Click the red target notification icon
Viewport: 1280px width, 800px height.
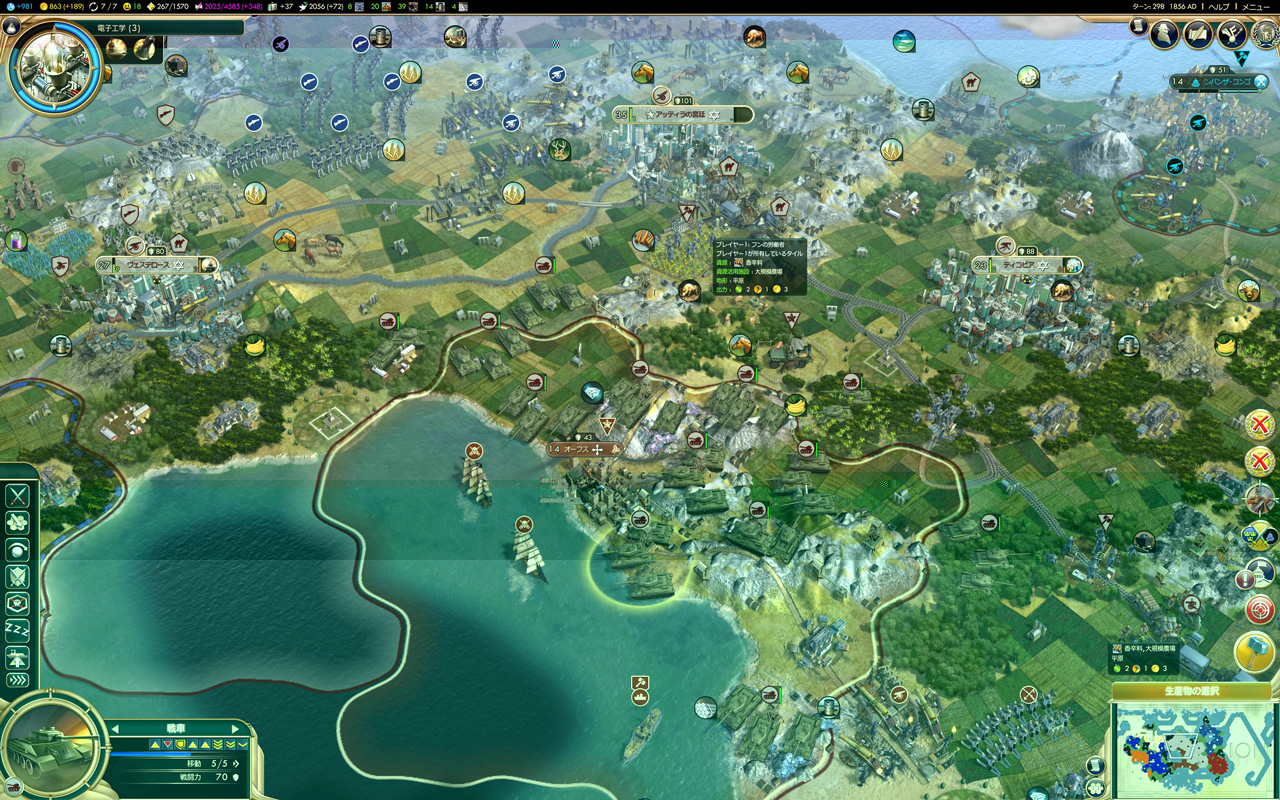click(x=1258, y=608)
